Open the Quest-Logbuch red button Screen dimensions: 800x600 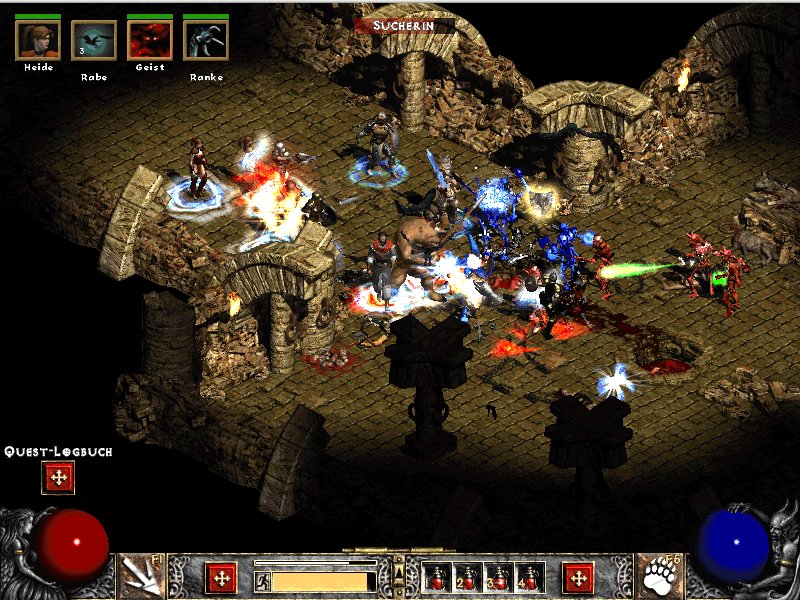pyautogui.click(x=57, y=478)
